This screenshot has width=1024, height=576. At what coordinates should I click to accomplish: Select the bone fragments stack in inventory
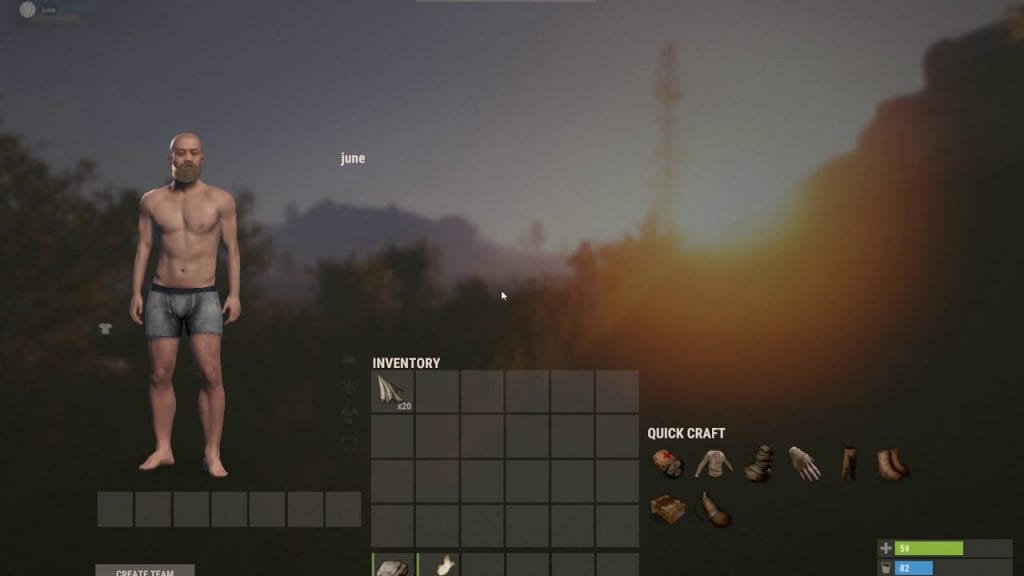[x=393, y=391]
